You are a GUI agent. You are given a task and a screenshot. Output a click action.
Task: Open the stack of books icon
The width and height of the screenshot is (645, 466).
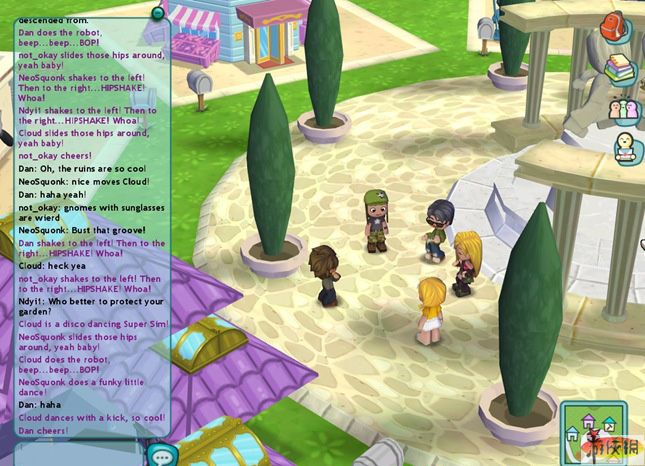pyautogui.click(x=621, y=68)
